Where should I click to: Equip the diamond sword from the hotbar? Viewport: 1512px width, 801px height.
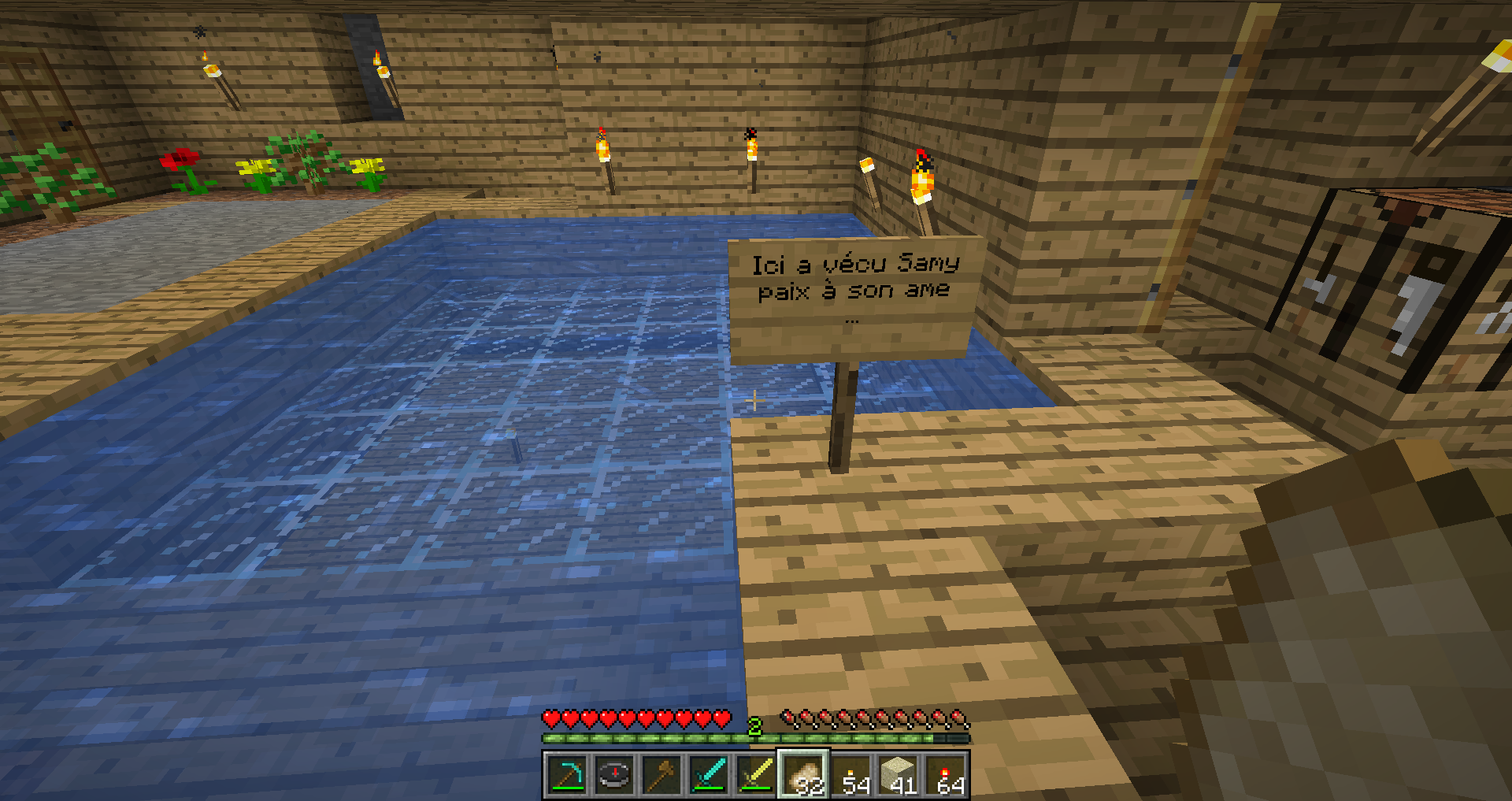709,775
